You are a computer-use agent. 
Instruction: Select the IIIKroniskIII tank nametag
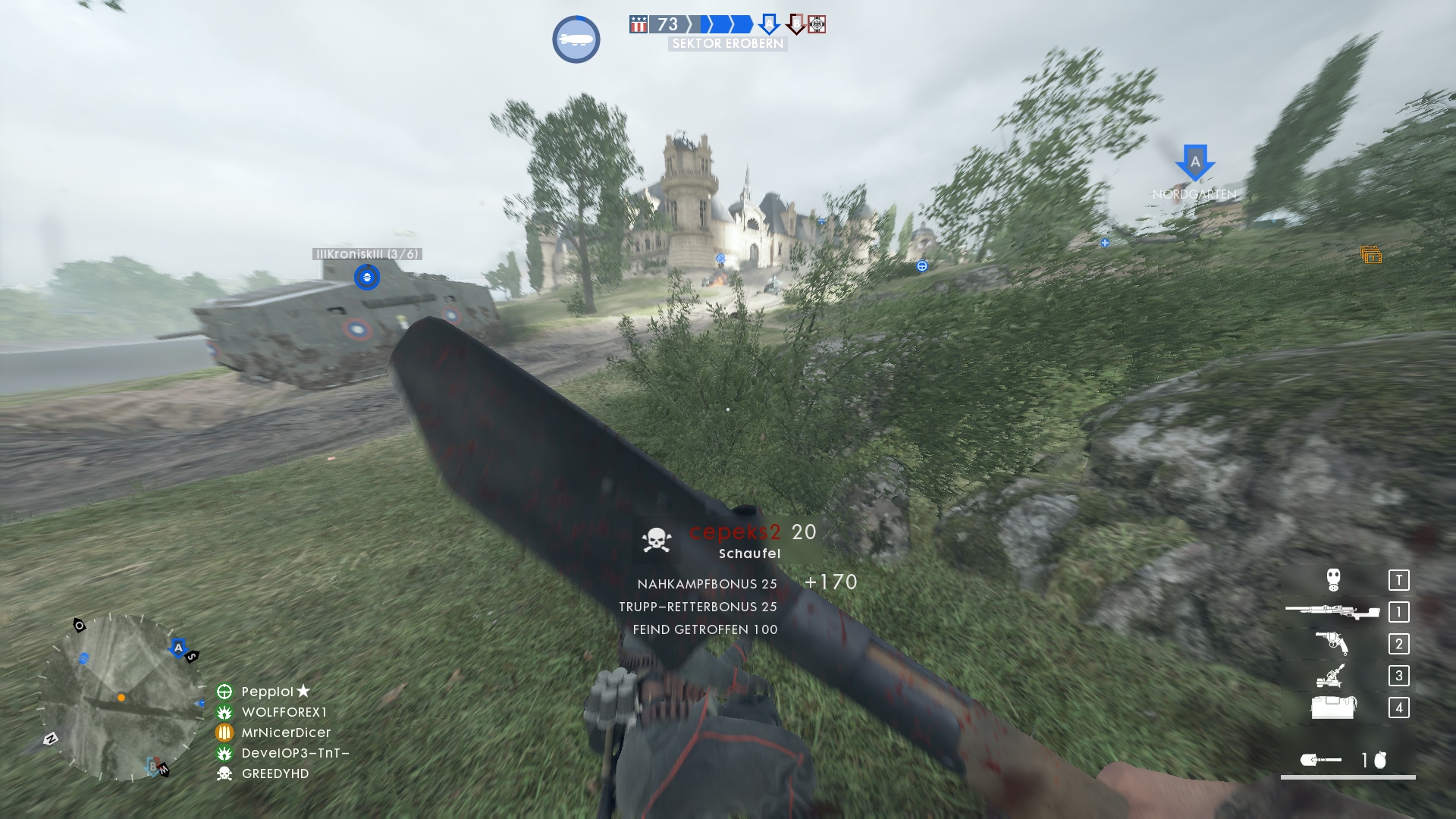tap(367, 254)
